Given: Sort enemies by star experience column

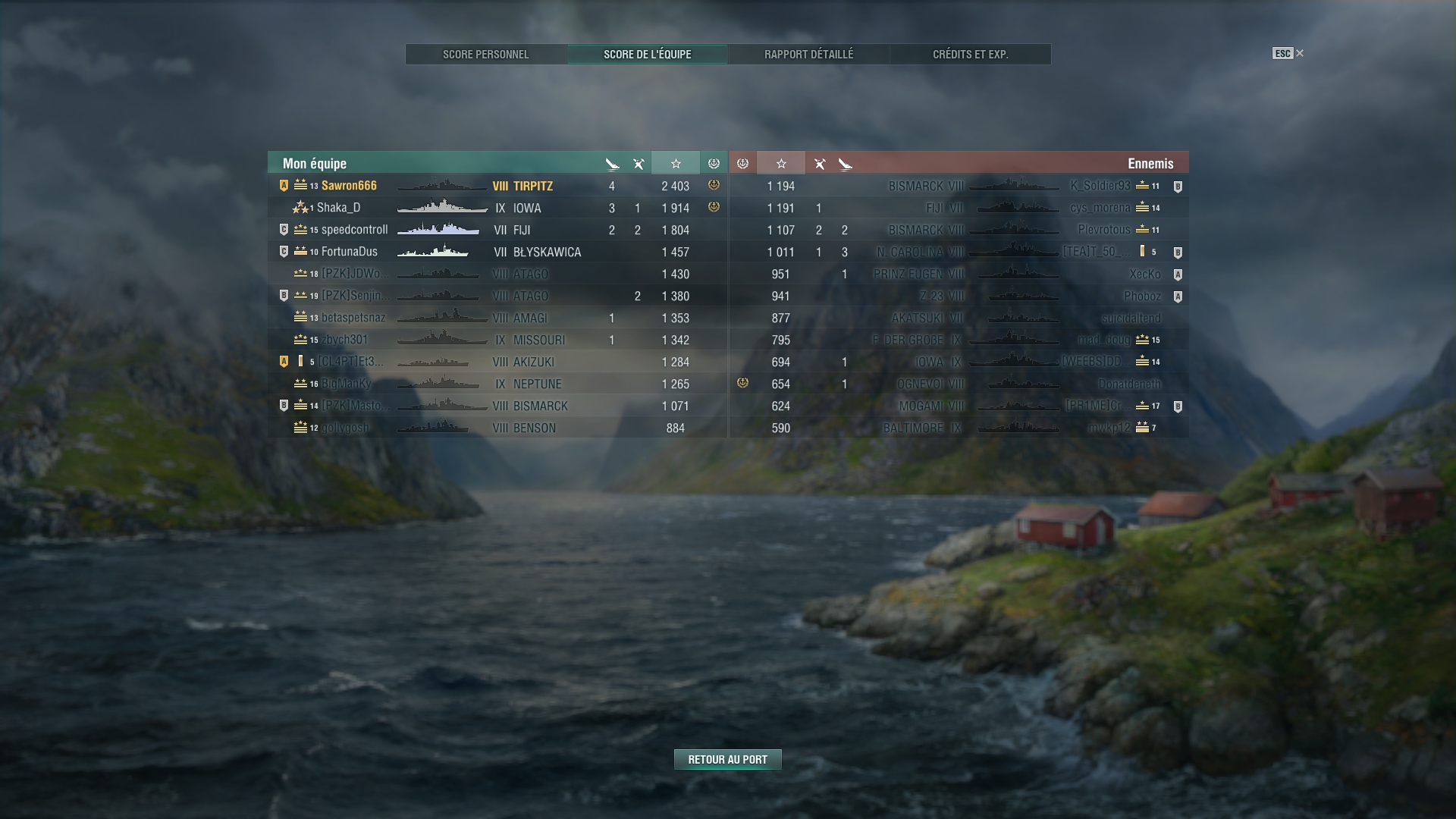Looking at the screenshot, I should click(780, 164).
